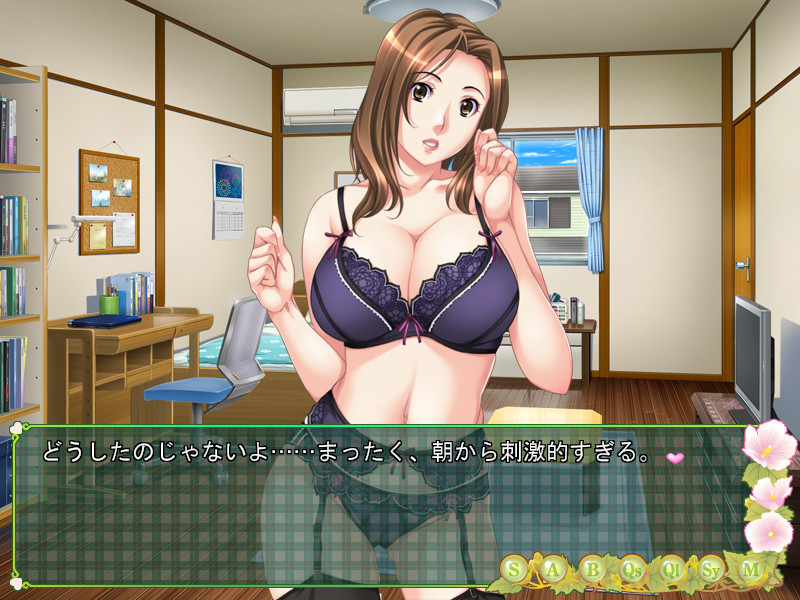
Task: Open the M menu button
Action: pos(750,569)
